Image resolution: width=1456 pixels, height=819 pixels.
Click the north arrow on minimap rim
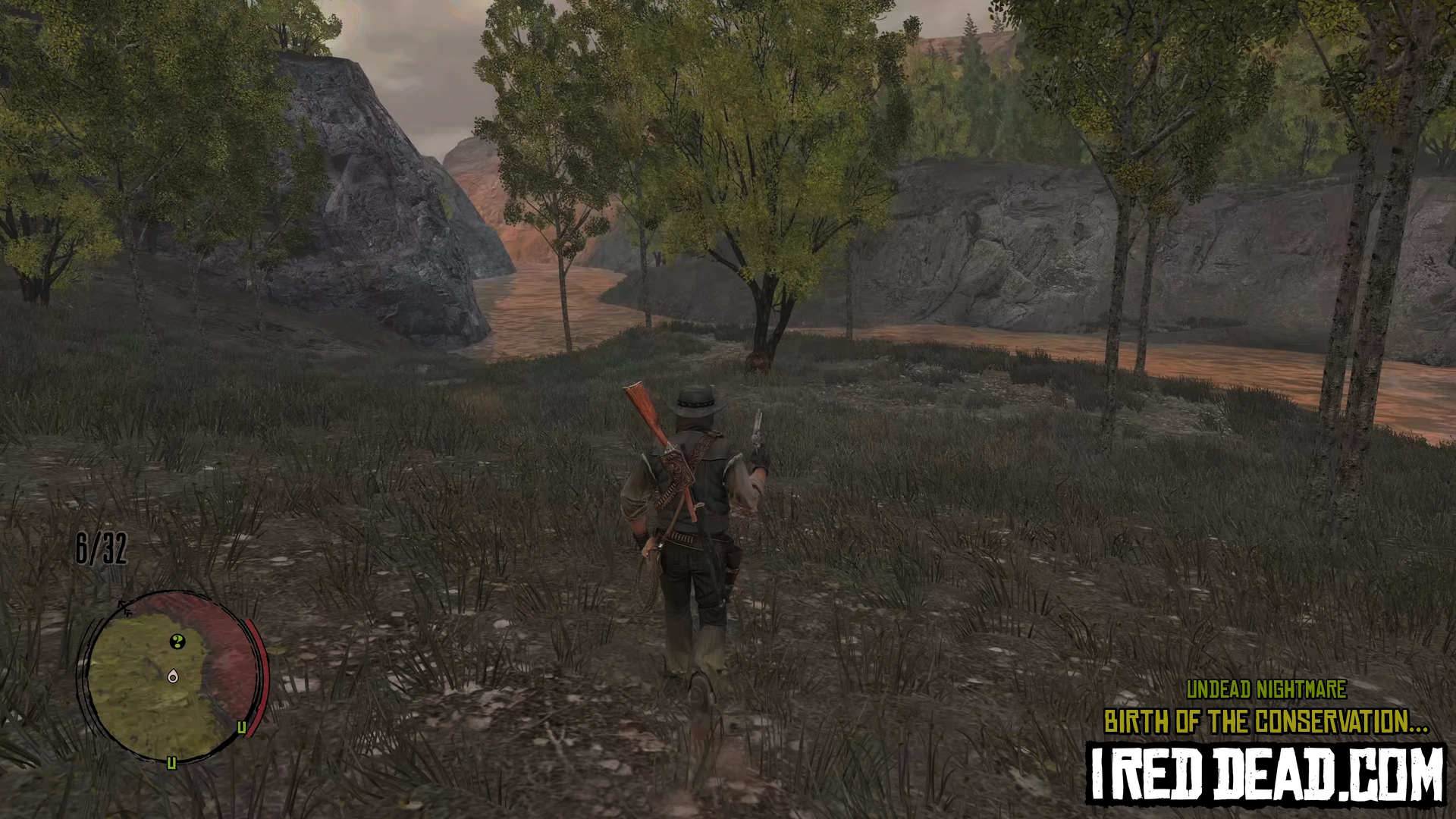[125, 607]
